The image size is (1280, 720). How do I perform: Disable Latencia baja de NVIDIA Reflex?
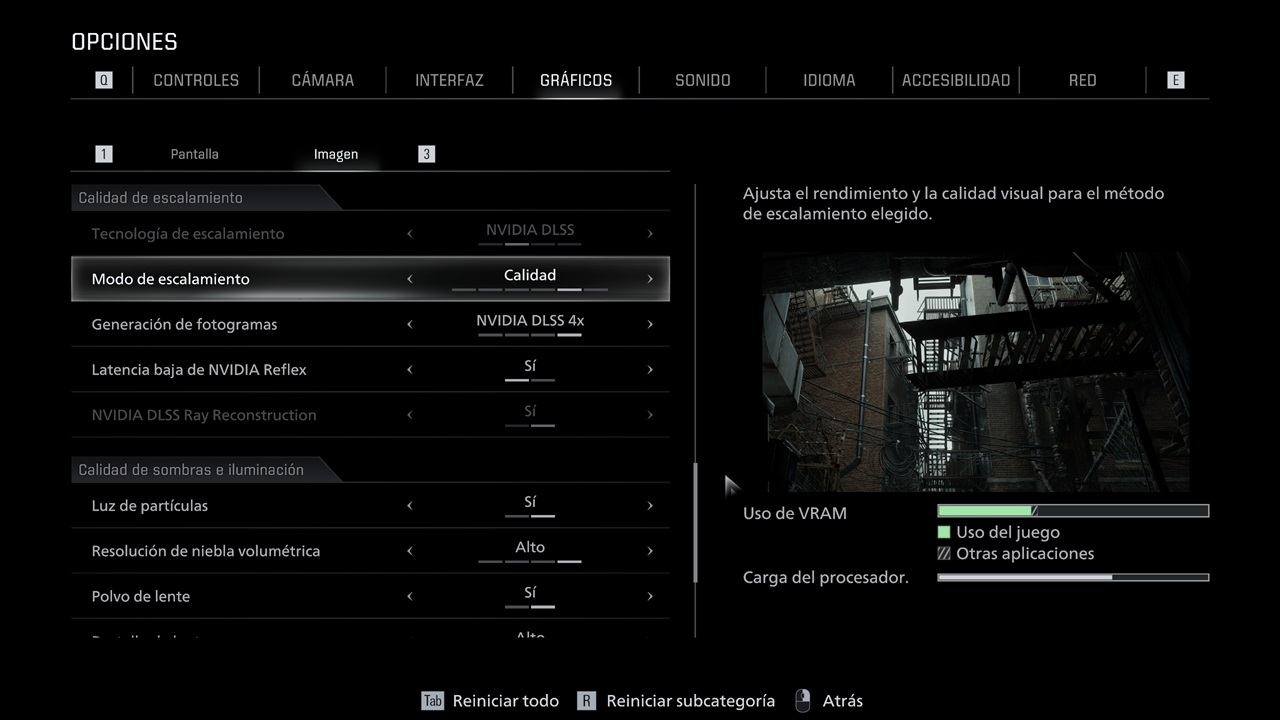[410, 368]
